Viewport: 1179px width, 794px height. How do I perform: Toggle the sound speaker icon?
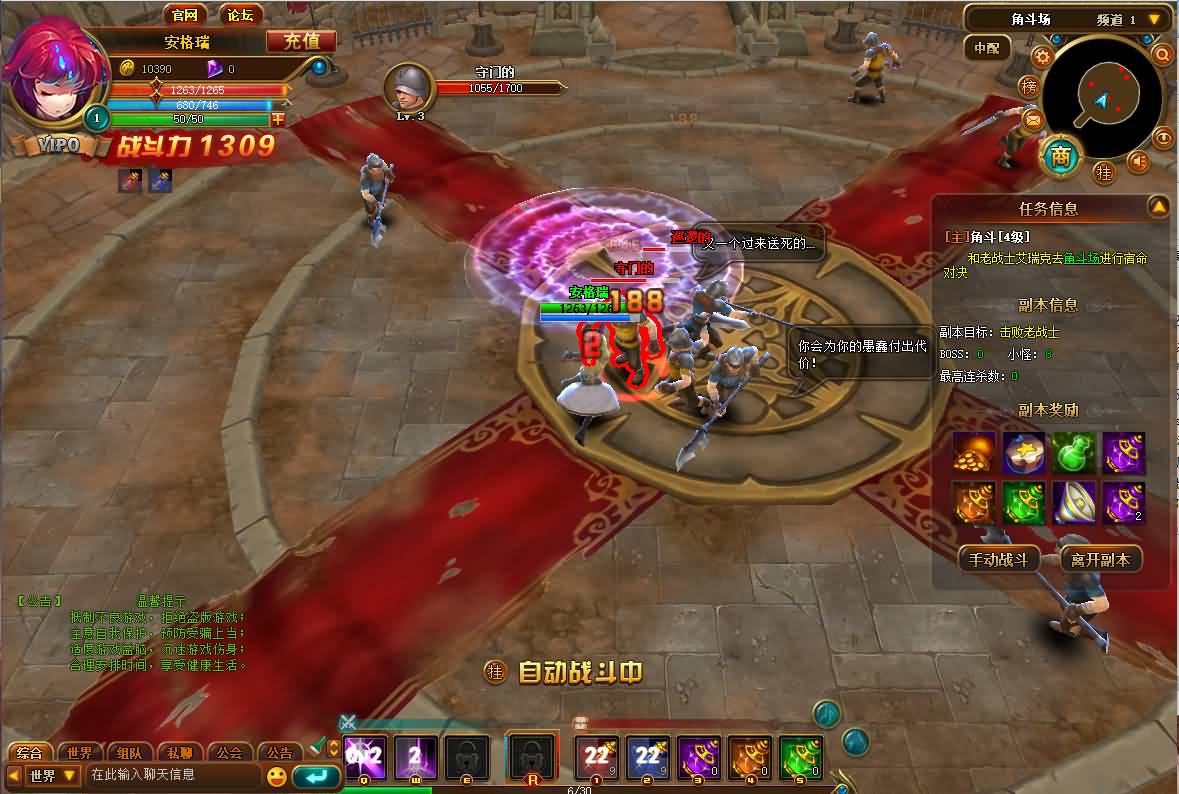1138,161
